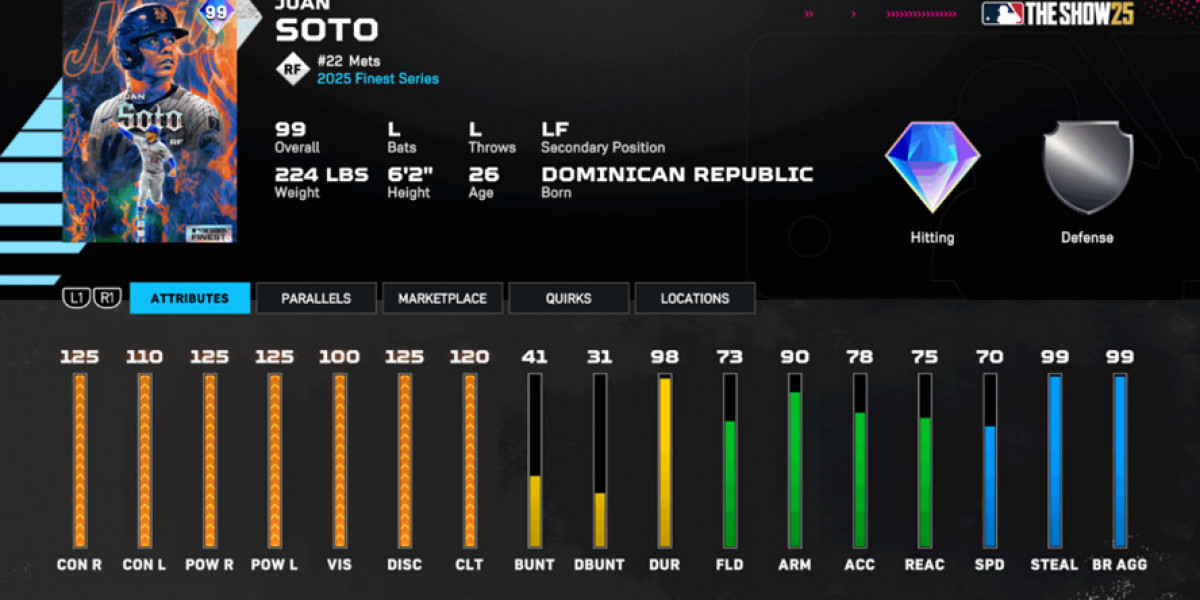Viewport: 1200px width, 600px height.
Task: Select the Defense shield icon
Action: [x=1087, y=167]
